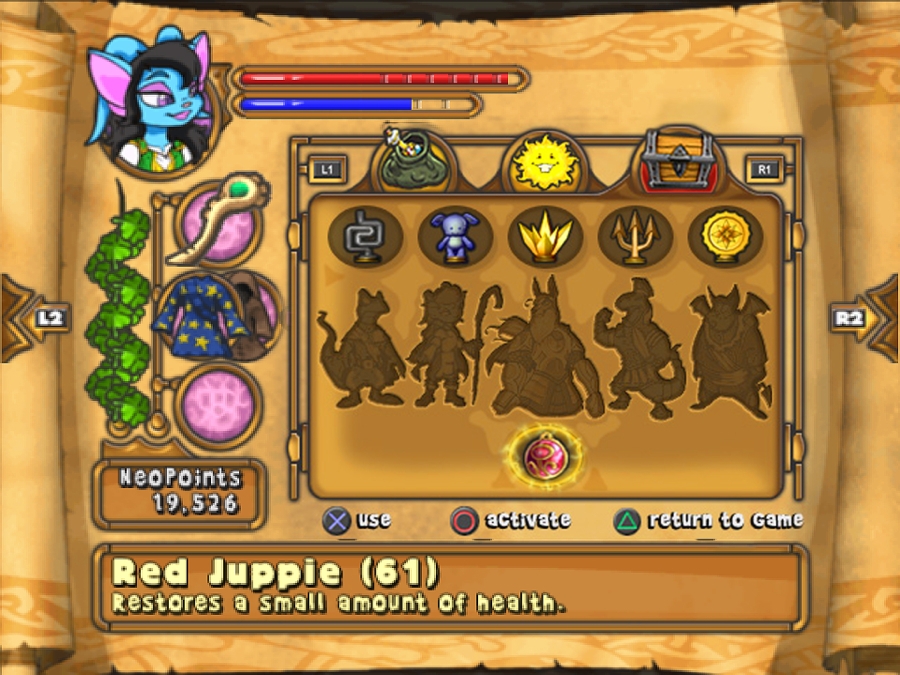This screenshot has width=900, height=675.
Task: Select the gold compass medallion trophy
Action: [725, 237]
